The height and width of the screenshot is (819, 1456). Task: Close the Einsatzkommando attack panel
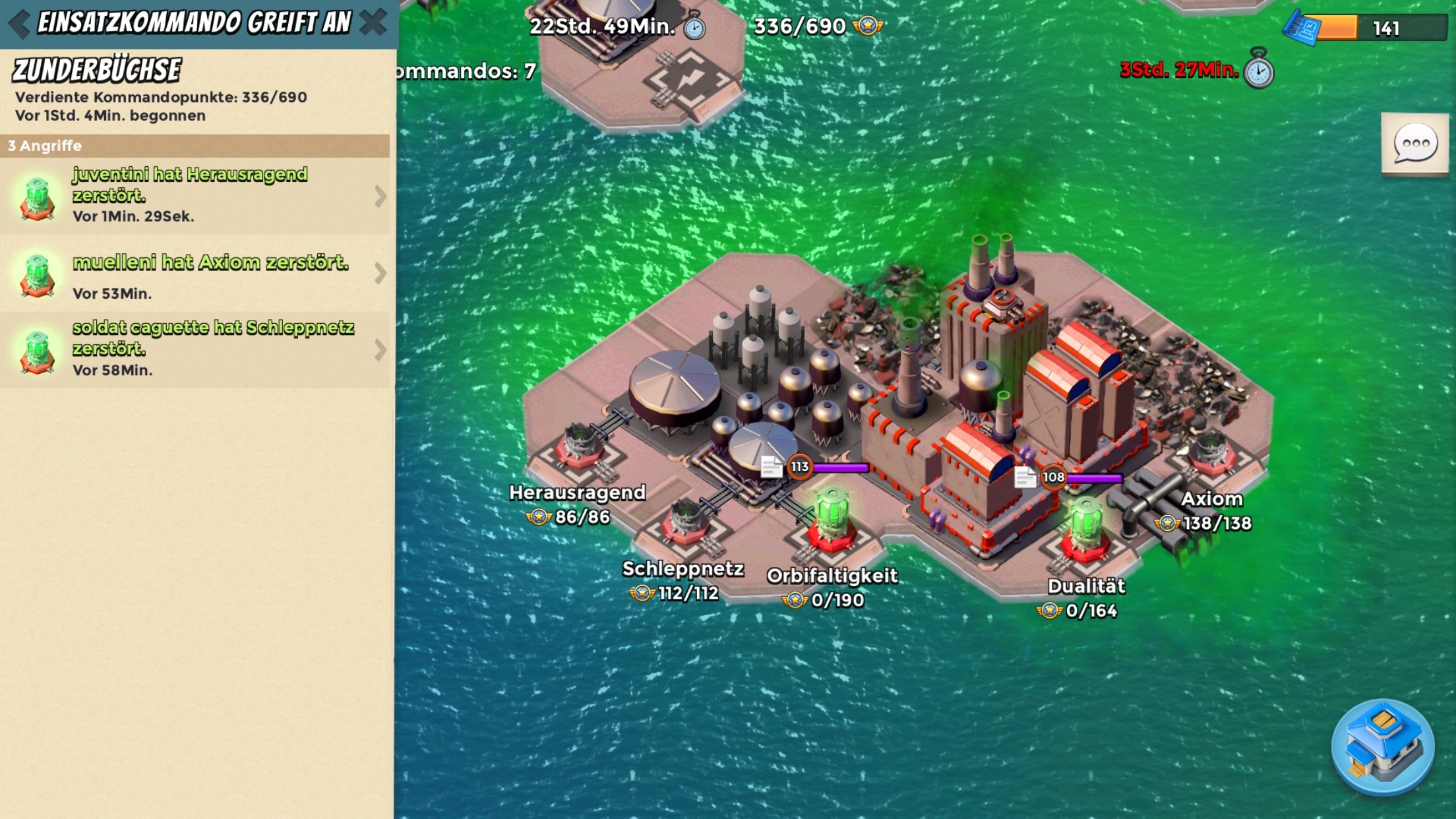tap(373, 22)
